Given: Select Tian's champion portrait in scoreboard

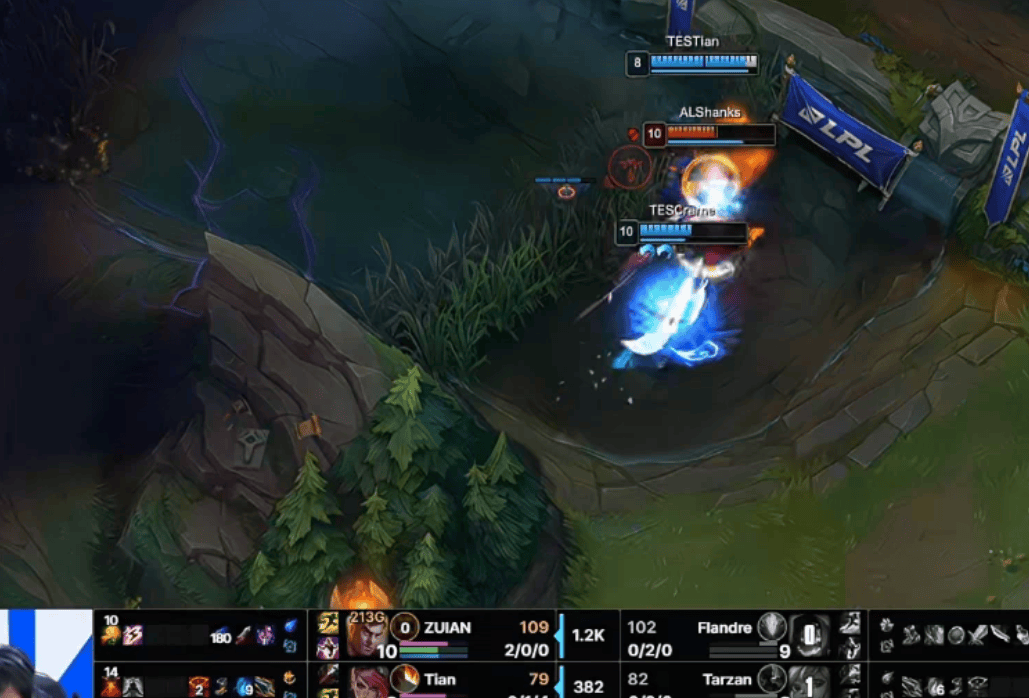Looking at the screenshot, I should pos(367,680).
